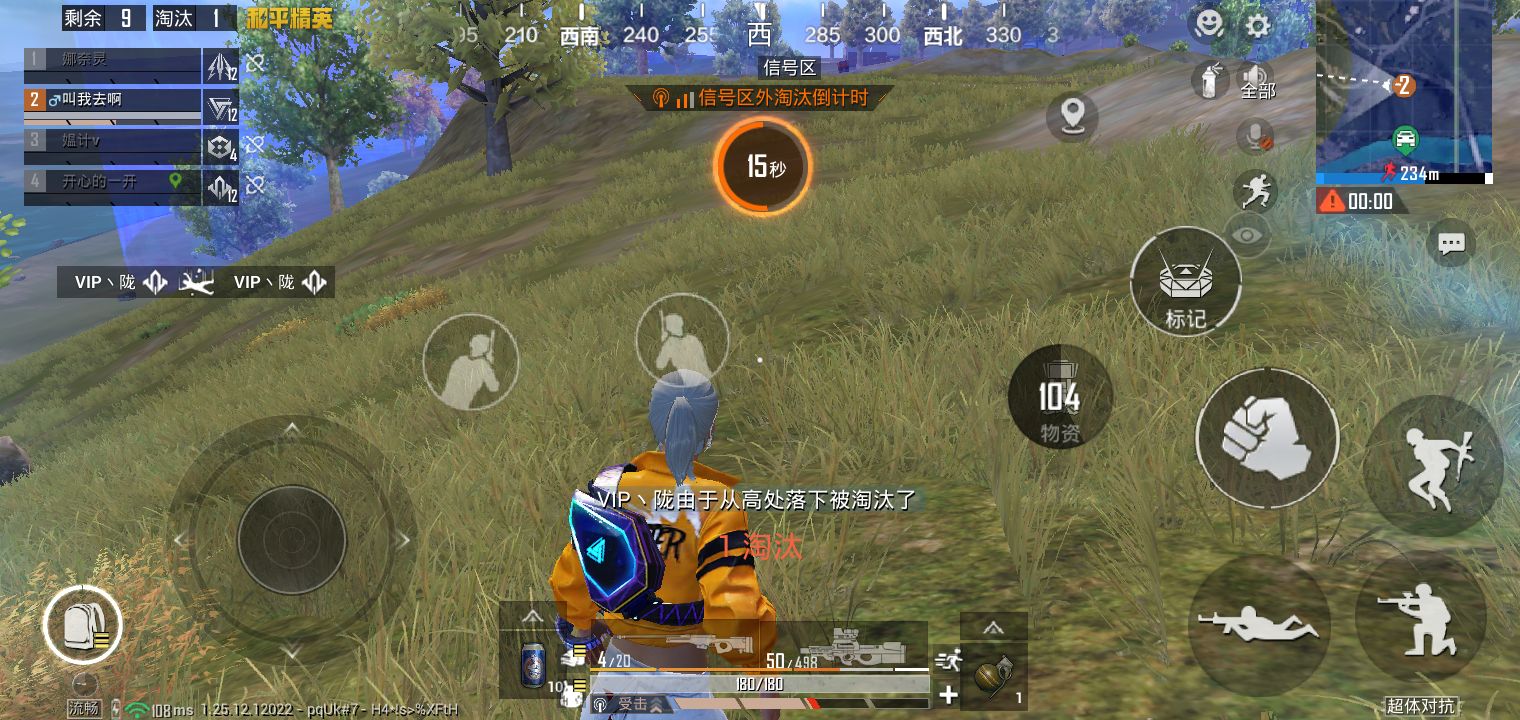This screenshot has height=720, width=1520.
Task: Tap the 标记 airdrop marker icon
Action: tap(1186, 283)
